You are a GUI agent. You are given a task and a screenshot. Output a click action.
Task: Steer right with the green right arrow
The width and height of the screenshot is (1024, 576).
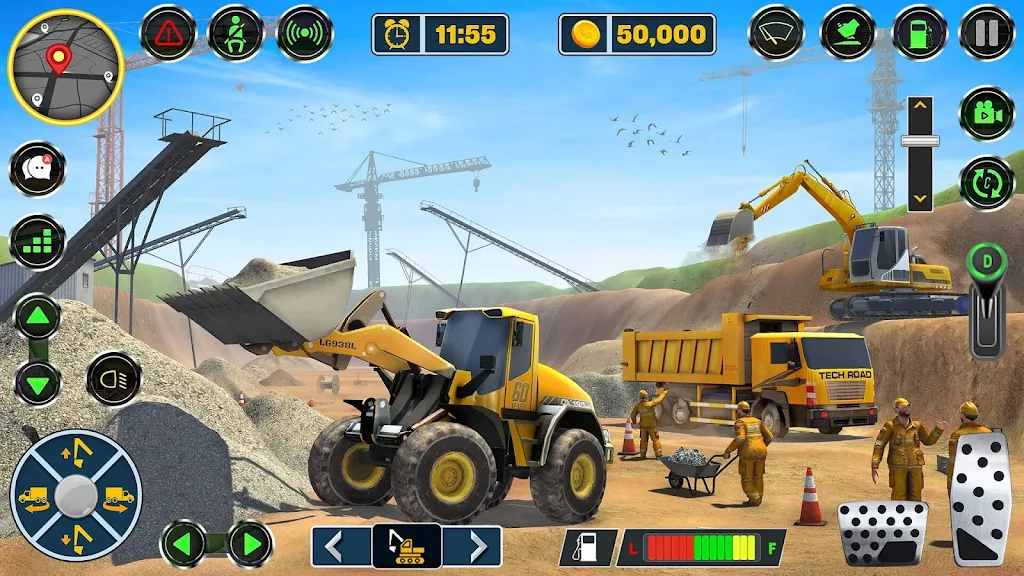tap(249, 544)
